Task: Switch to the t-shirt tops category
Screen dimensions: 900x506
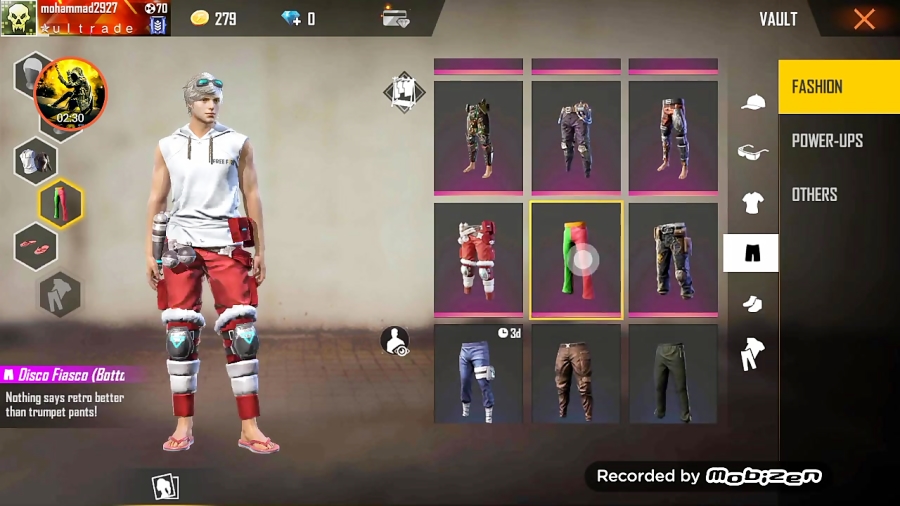Action: (752, 203)
